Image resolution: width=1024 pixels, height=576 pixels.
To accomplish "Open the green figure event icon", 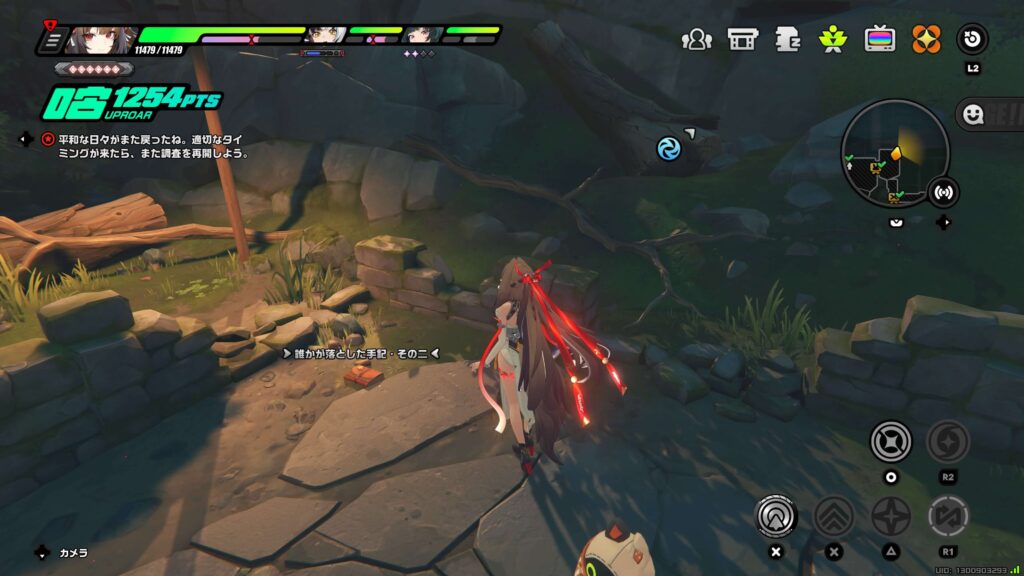I will click(x=833, y=39).
